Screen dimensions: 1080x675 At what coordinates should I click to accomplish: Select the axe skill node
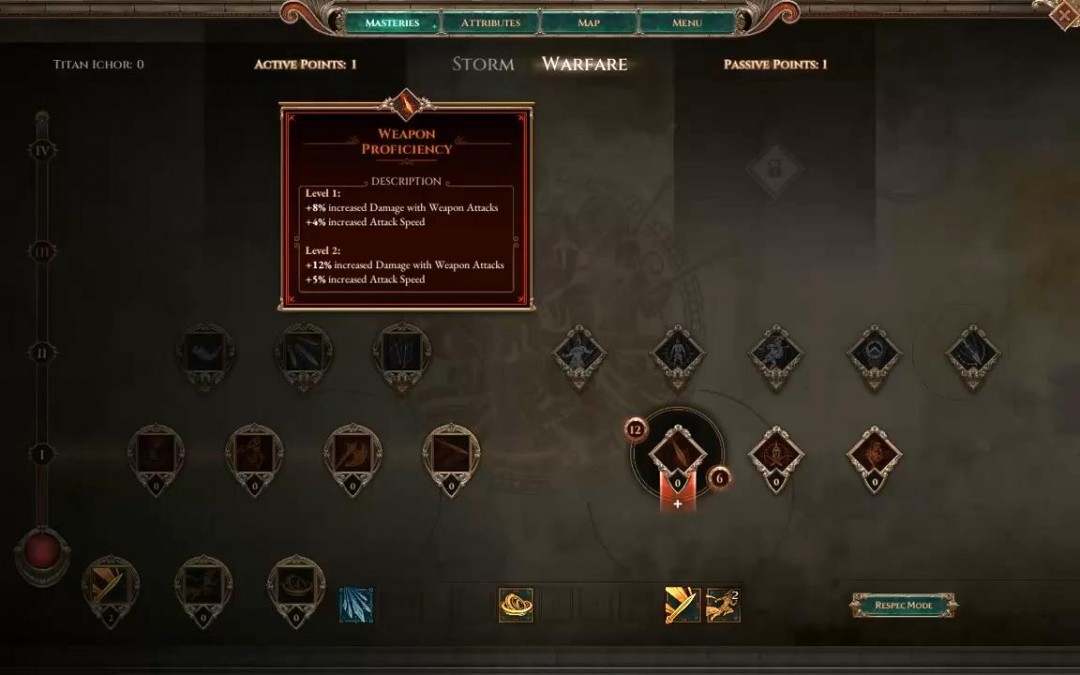352,454
